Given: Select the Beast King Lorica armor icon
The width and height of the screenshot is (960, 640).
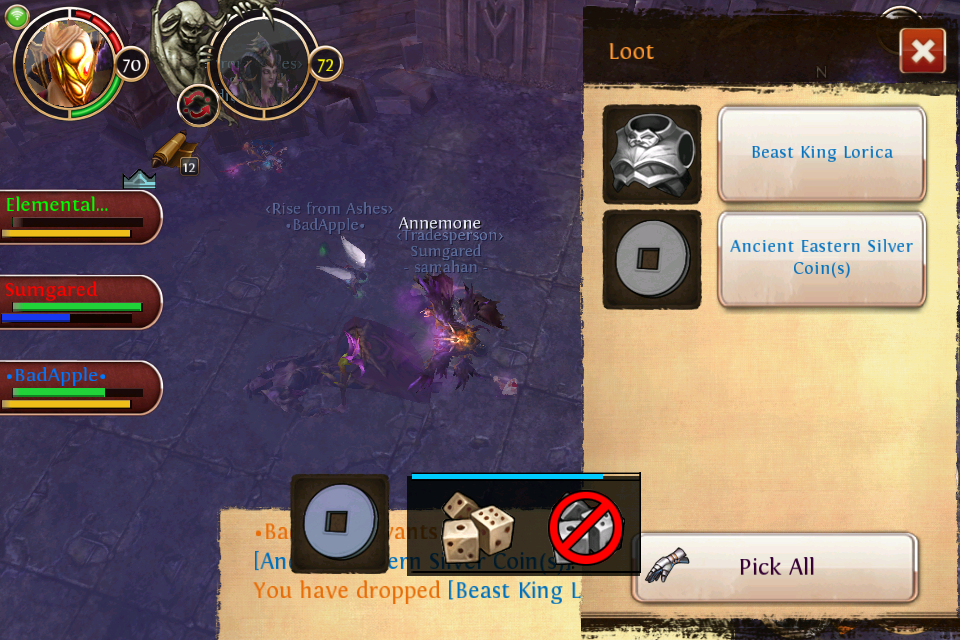Looking at the screenshot, I should coord(652,154).
